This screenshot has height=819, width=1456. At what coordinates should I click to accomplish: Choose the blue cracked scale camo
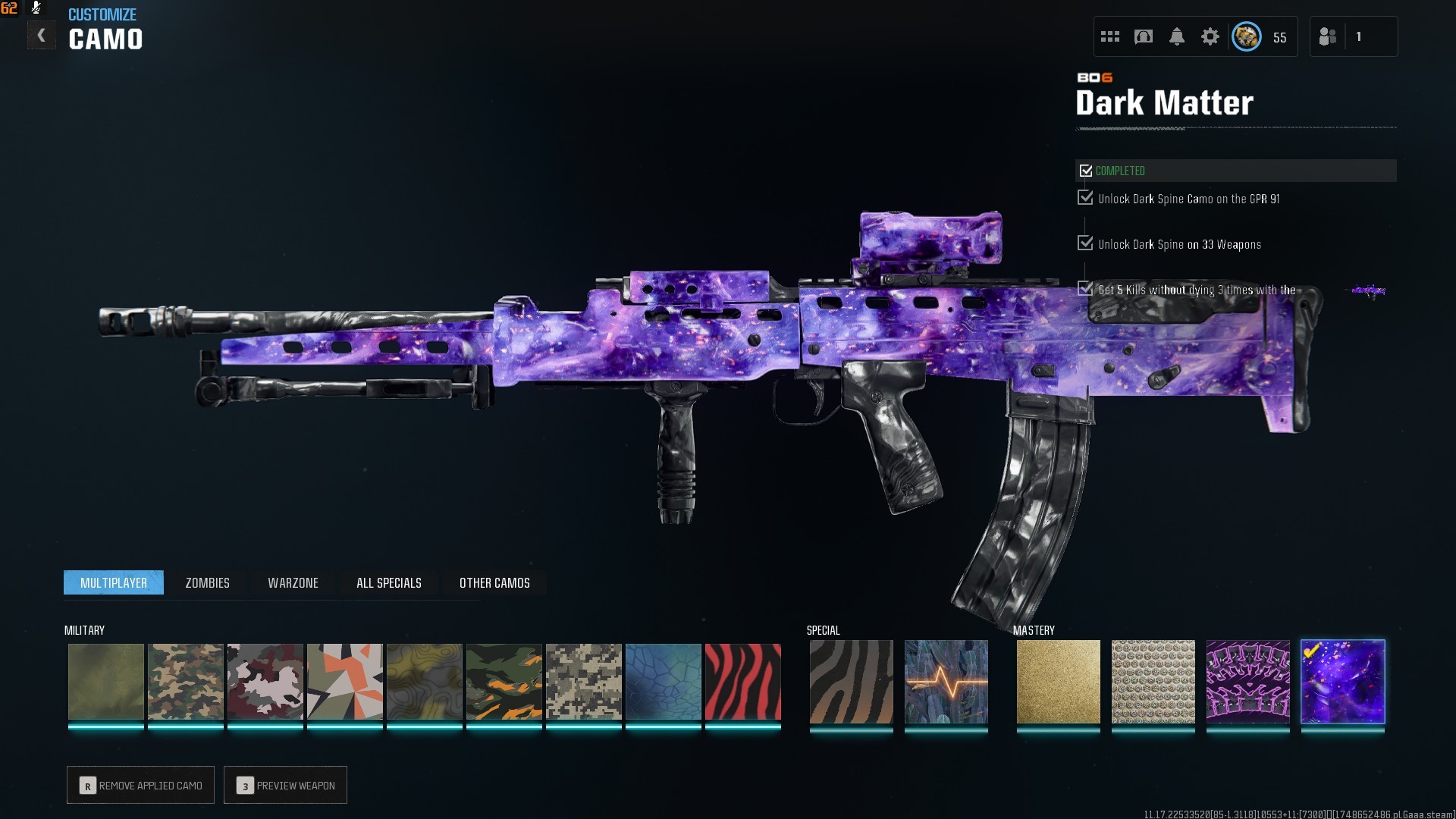(663, 682)
